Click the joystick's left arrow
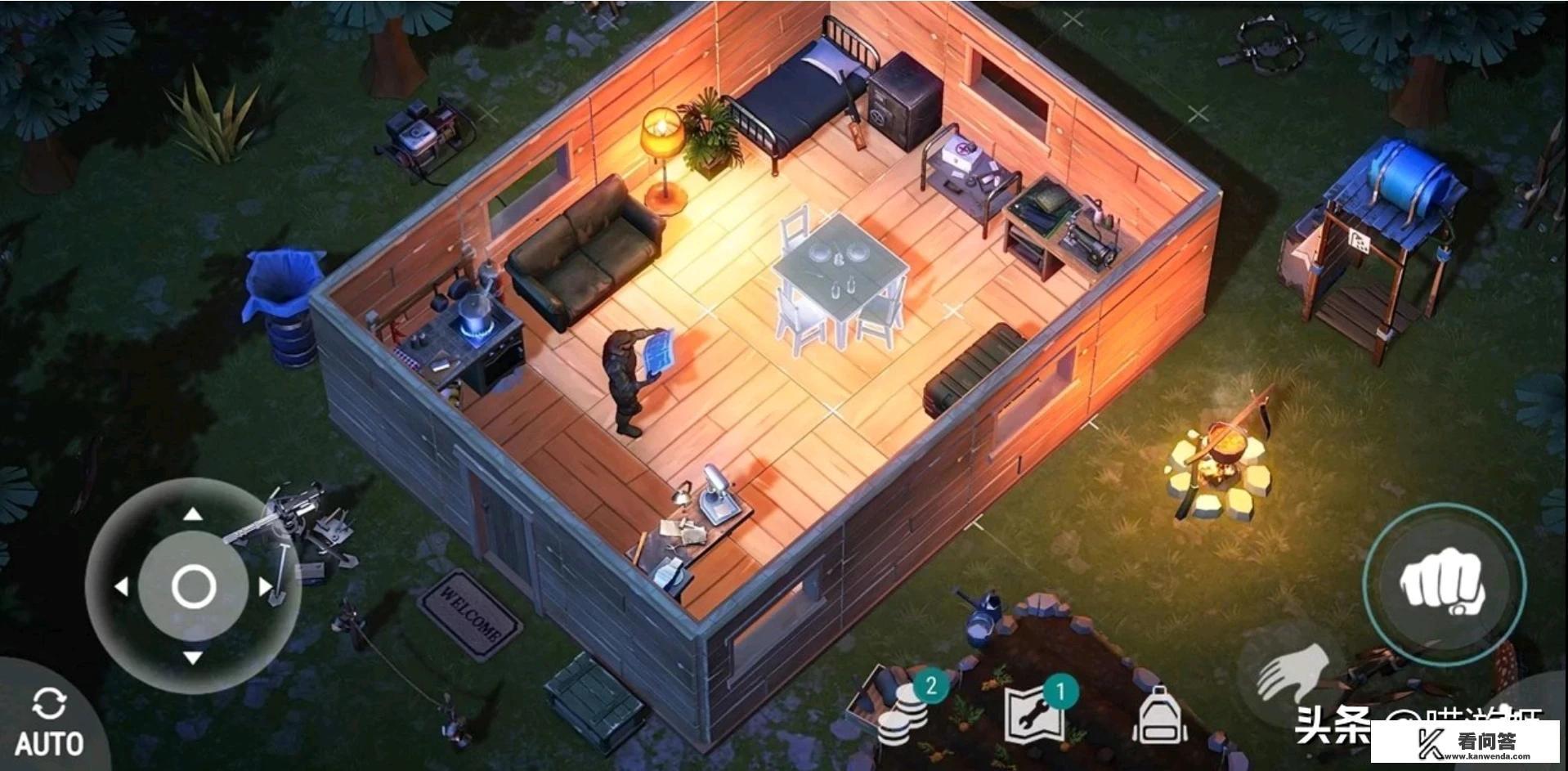The width and height of the screenshot is (1568, 771). (x=121, y=586)
